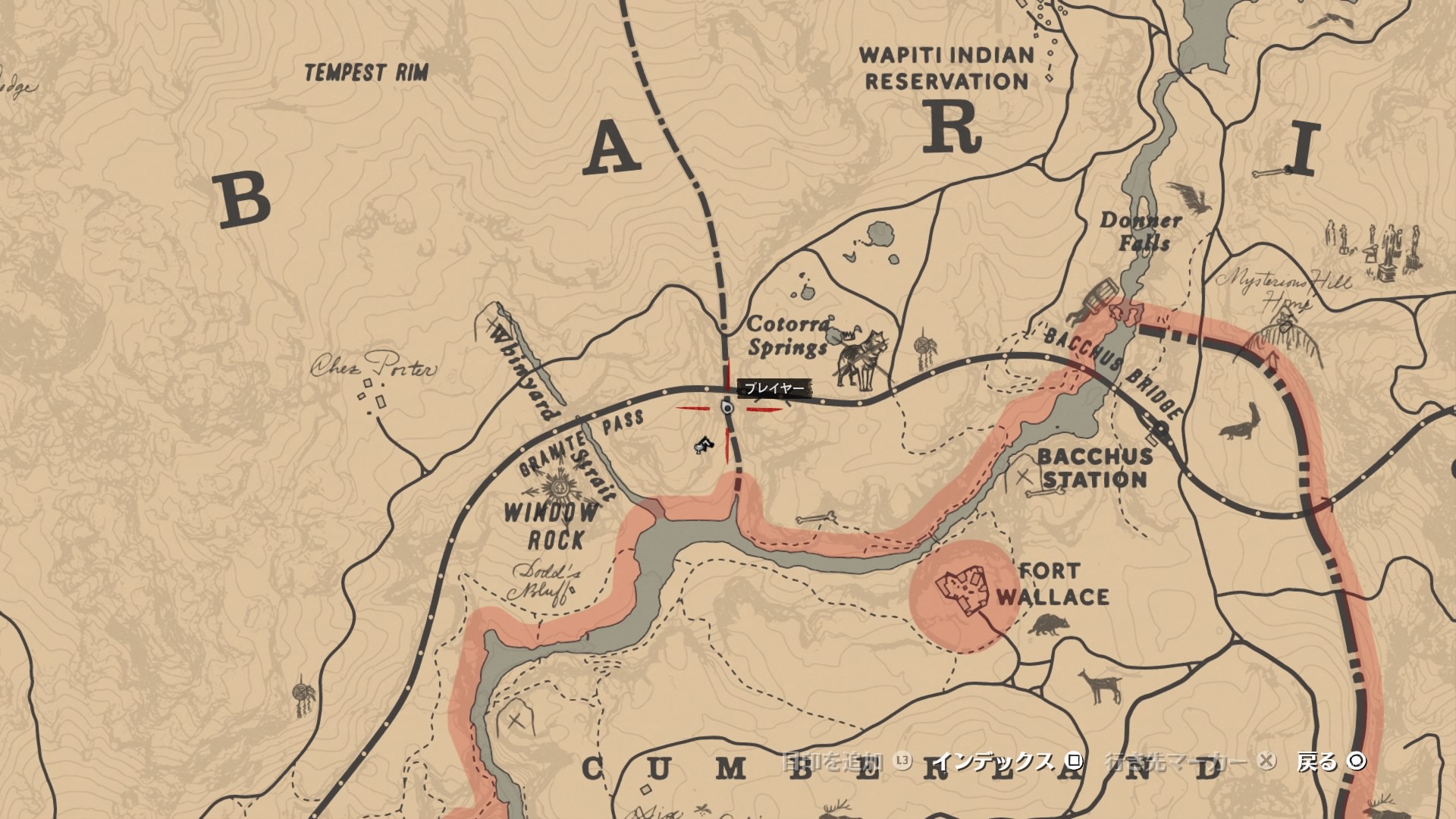Select the dreamcatcher icon near Cotorra Springs
The height and width of the screenshot is (819, 1456).
921,347
